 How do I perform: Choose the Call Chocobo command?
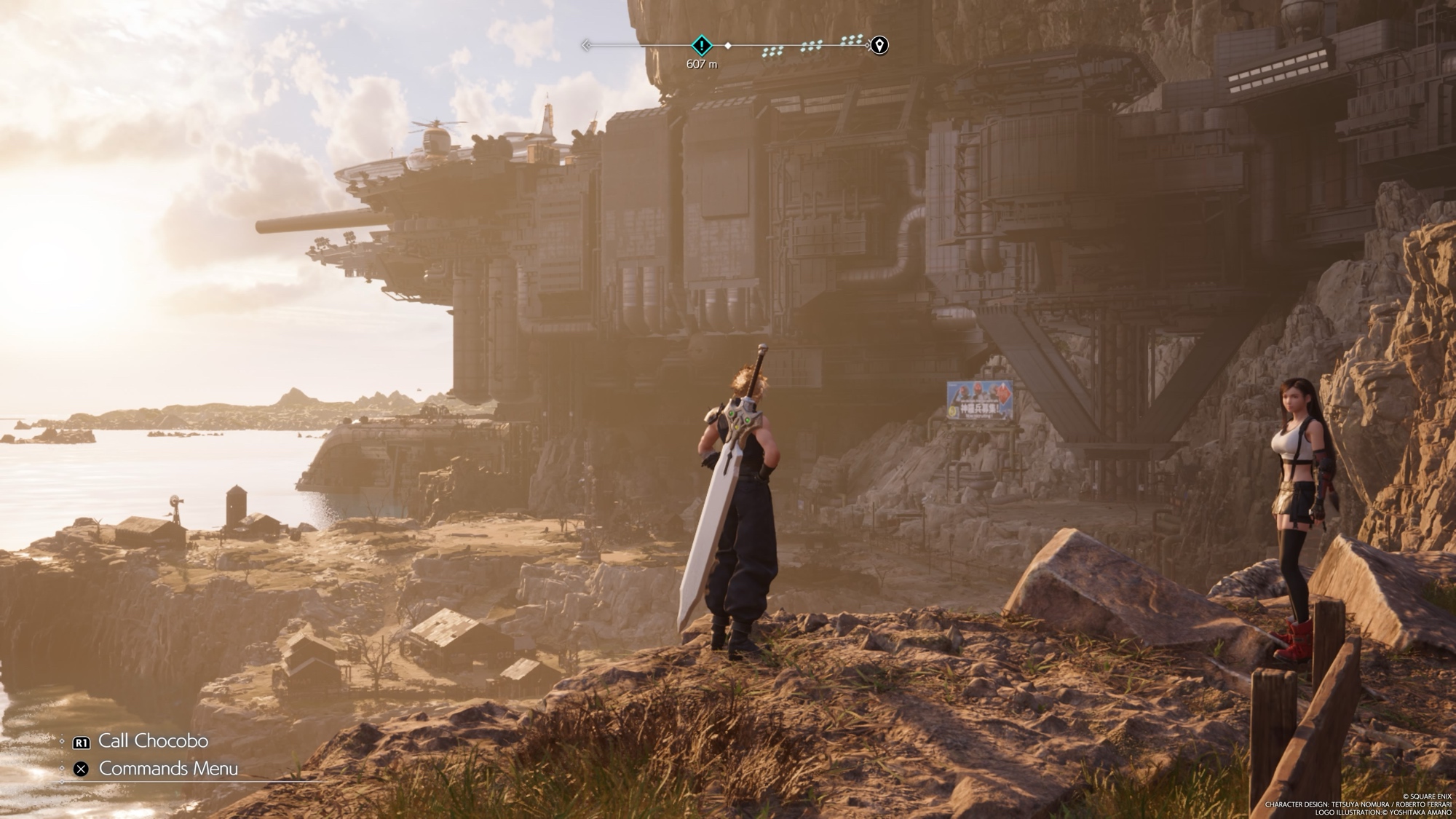click(x=153, y=741)
